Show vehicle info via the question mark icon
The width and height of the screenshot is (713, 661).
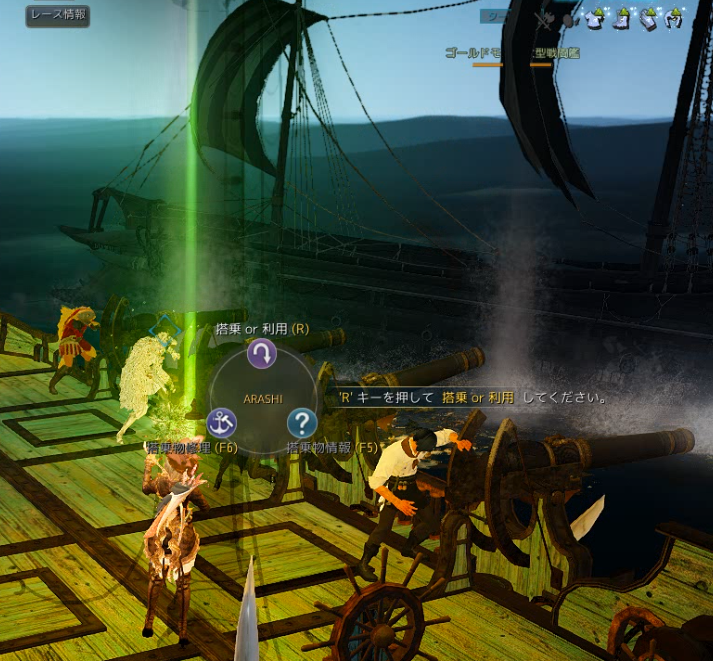pos(301,422)
